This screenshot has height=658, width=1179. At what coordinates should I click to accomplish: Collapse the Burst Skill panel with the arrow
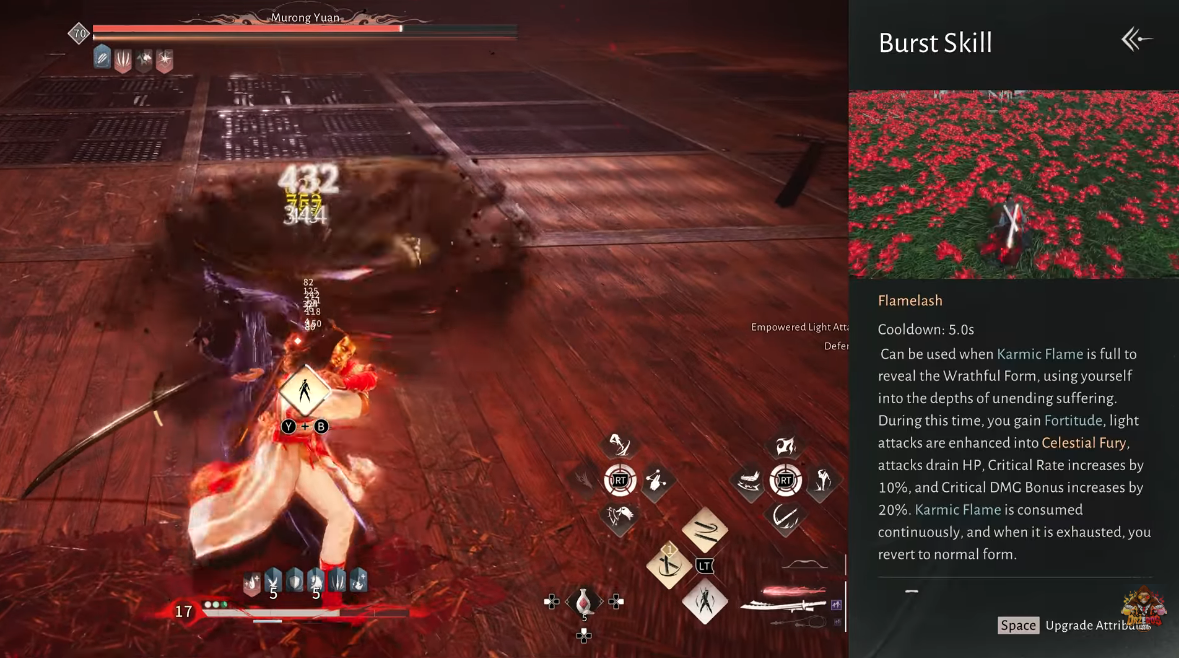(1136, 40)
